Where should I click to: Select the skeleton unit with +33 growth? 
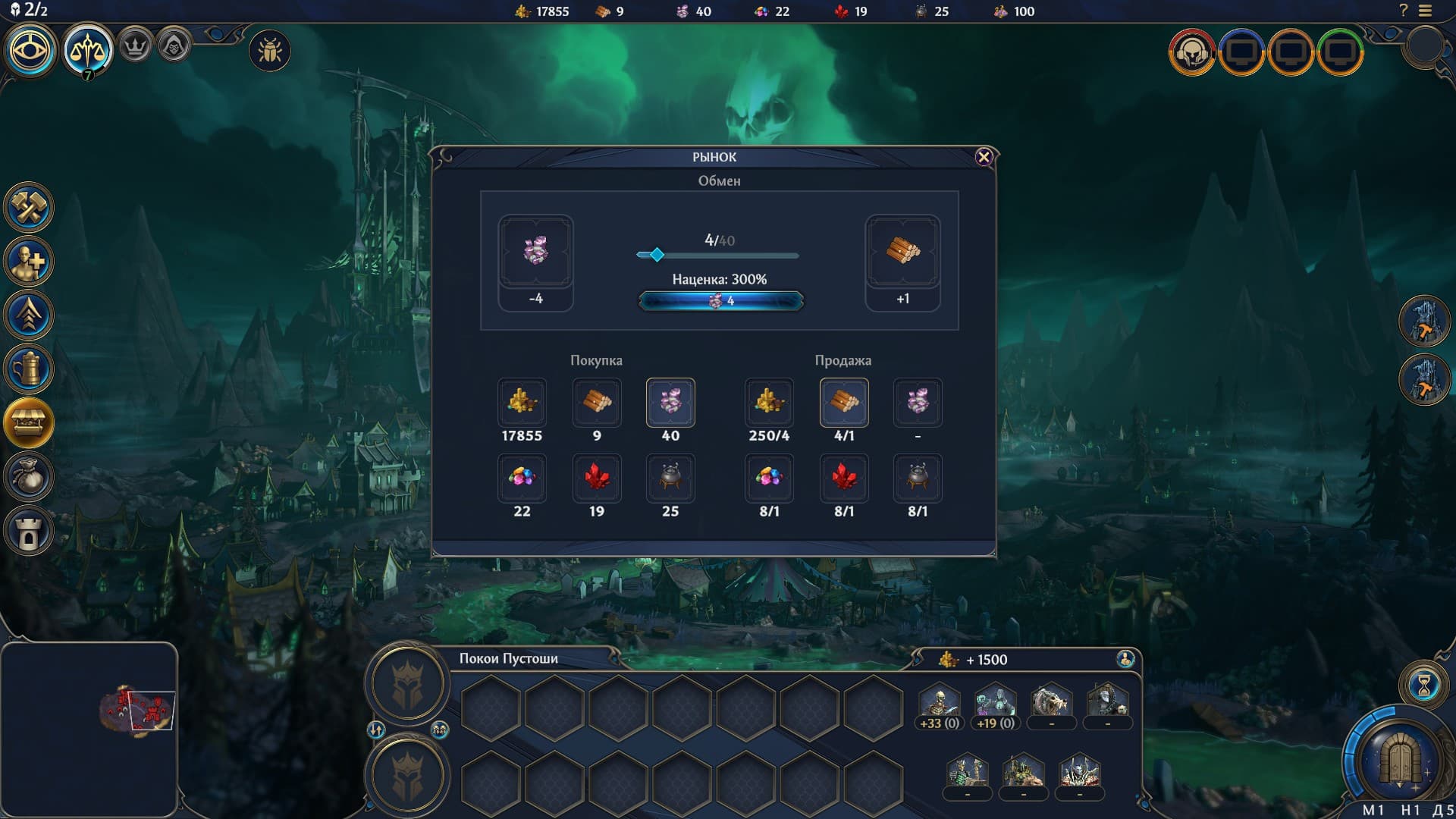point(939,704)
